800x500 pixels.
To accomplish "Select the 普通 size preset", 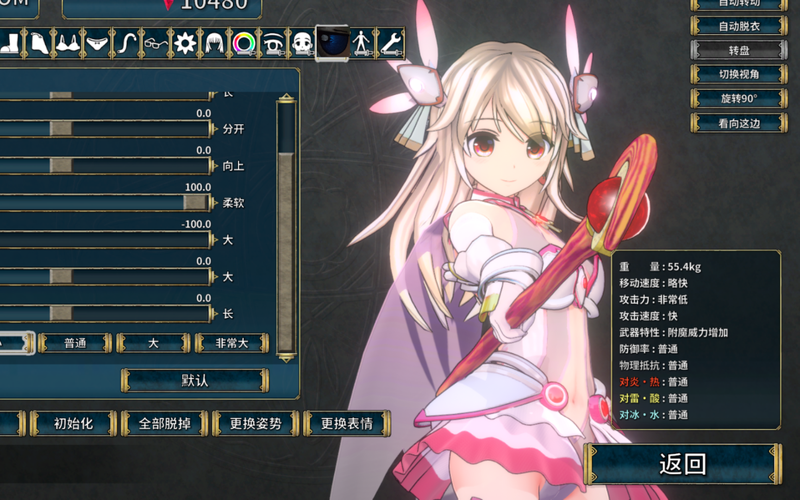I will coord(76,343).
